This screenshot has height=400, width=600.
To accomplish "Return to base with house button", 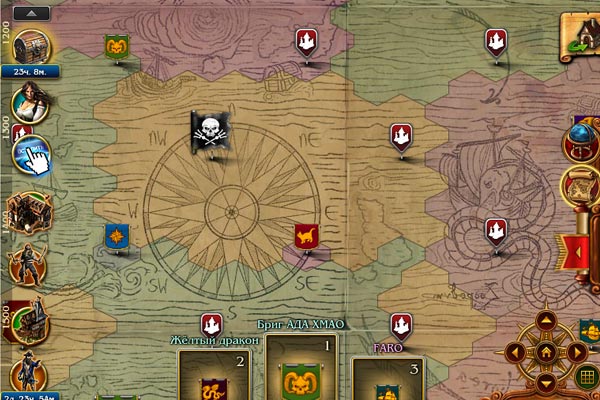I will 581,35.
